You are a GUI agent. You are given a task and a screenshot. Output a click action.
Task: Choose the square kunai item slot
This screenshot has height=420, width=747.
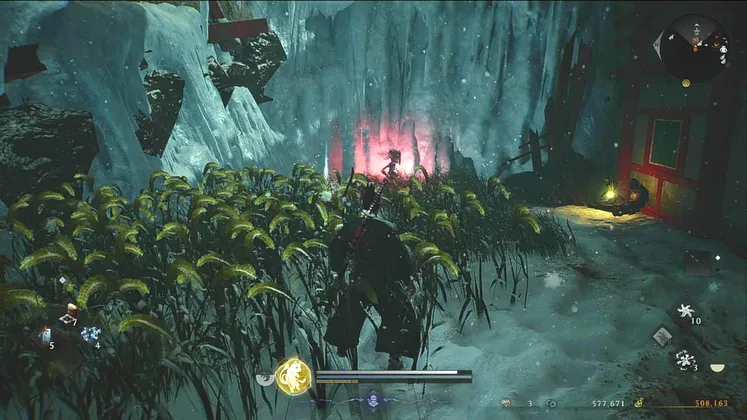661,336
